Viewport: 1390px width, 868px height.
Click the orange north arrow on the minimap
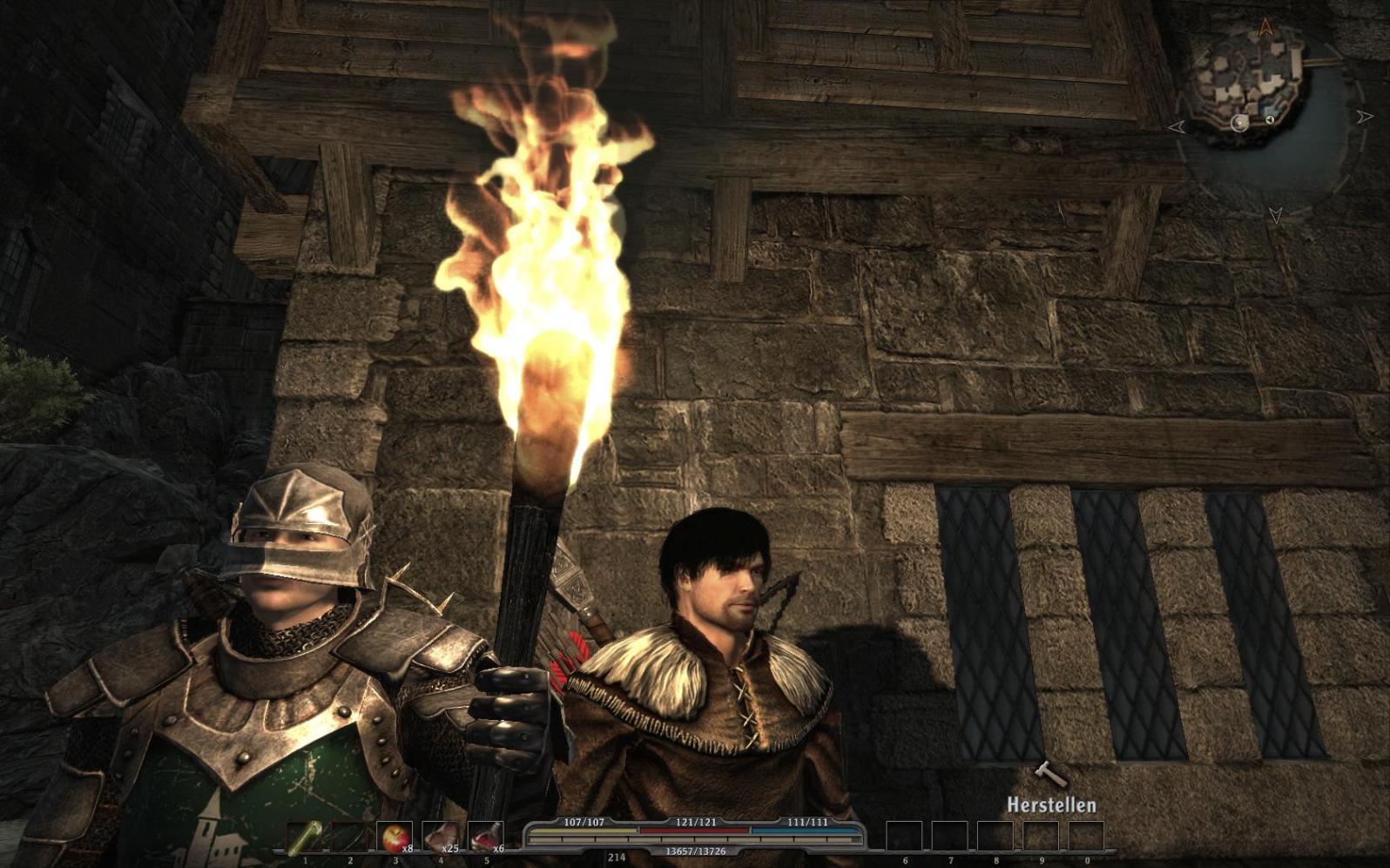(x=1265, y=27)
